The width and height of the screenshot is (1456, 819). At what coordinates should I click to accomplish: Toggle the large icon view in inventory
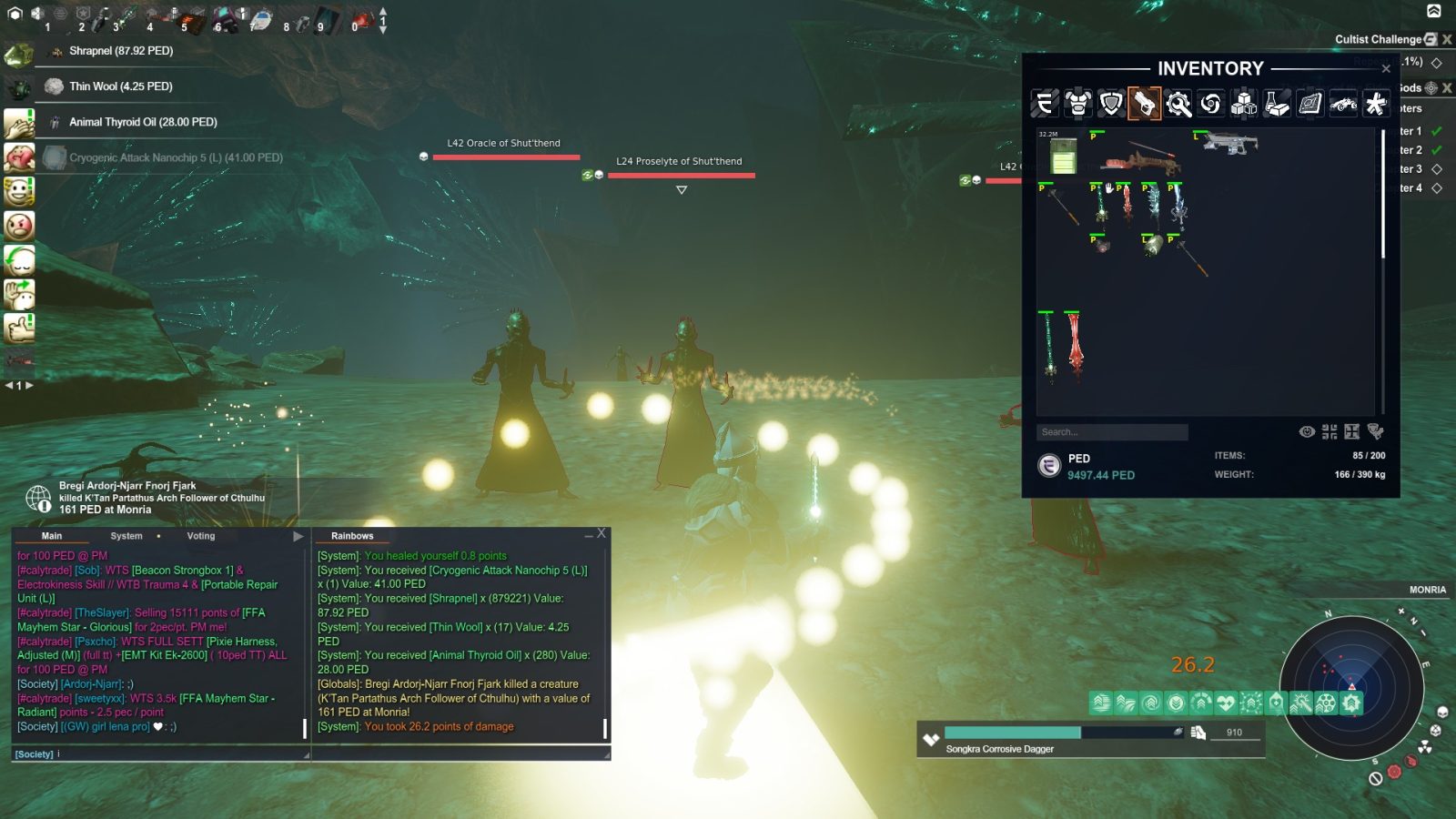pos(1352,431)
